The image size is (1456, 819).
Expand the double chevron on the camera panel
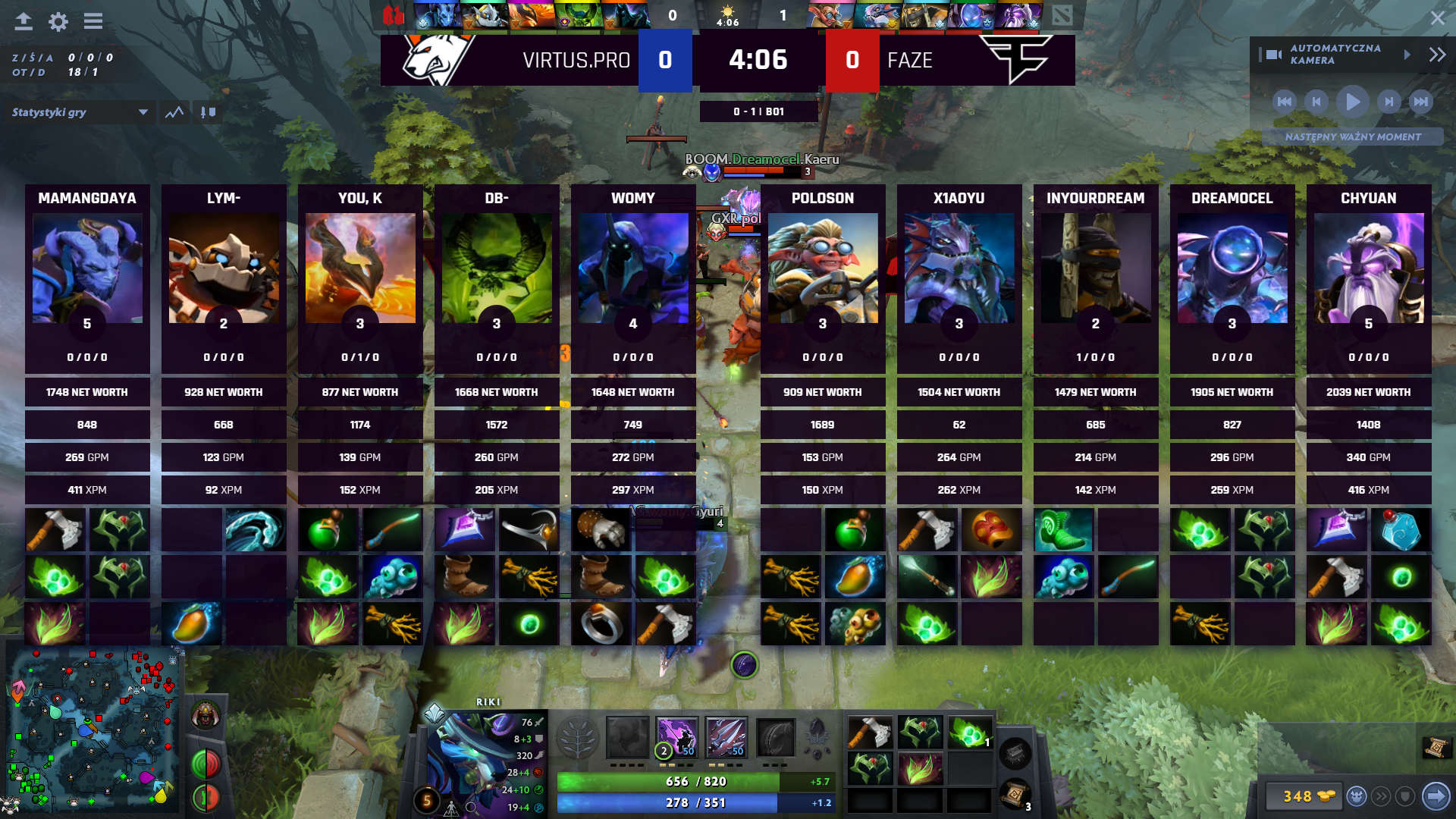[1436, 54]
